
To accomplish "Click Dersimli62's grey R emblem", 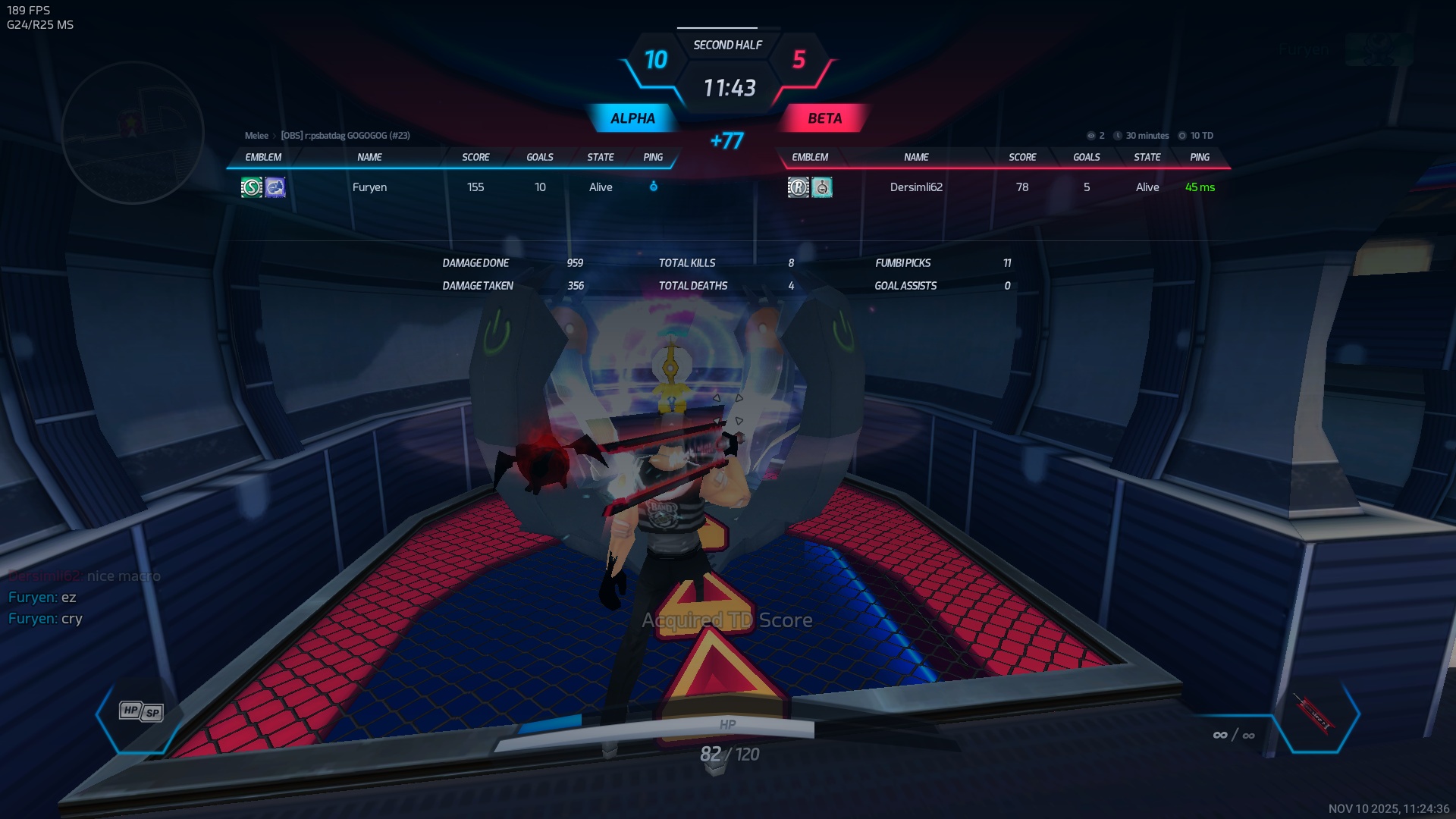I will (798, 187).
